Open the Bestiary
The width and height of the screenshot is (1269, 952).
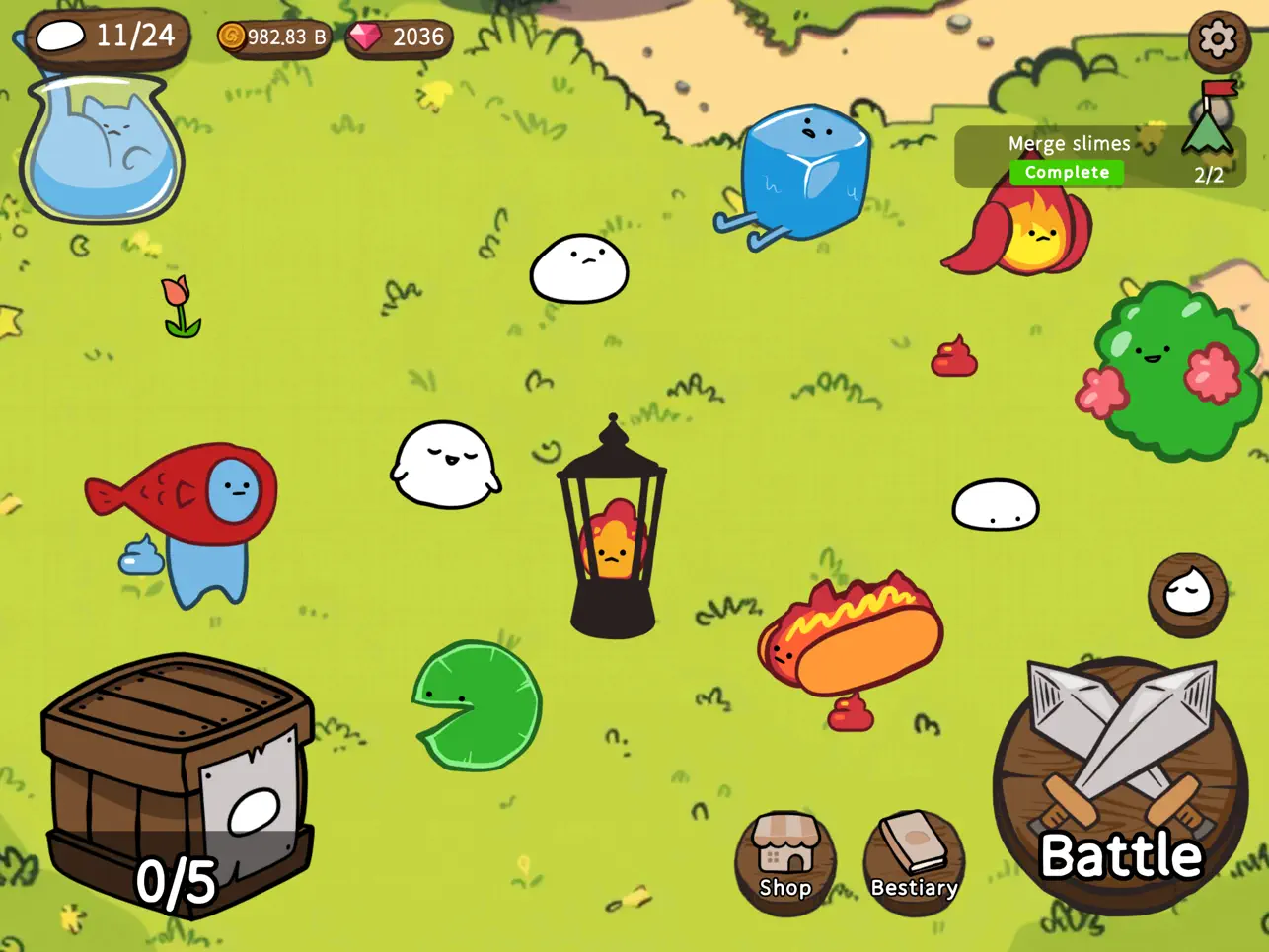[913, 857]
